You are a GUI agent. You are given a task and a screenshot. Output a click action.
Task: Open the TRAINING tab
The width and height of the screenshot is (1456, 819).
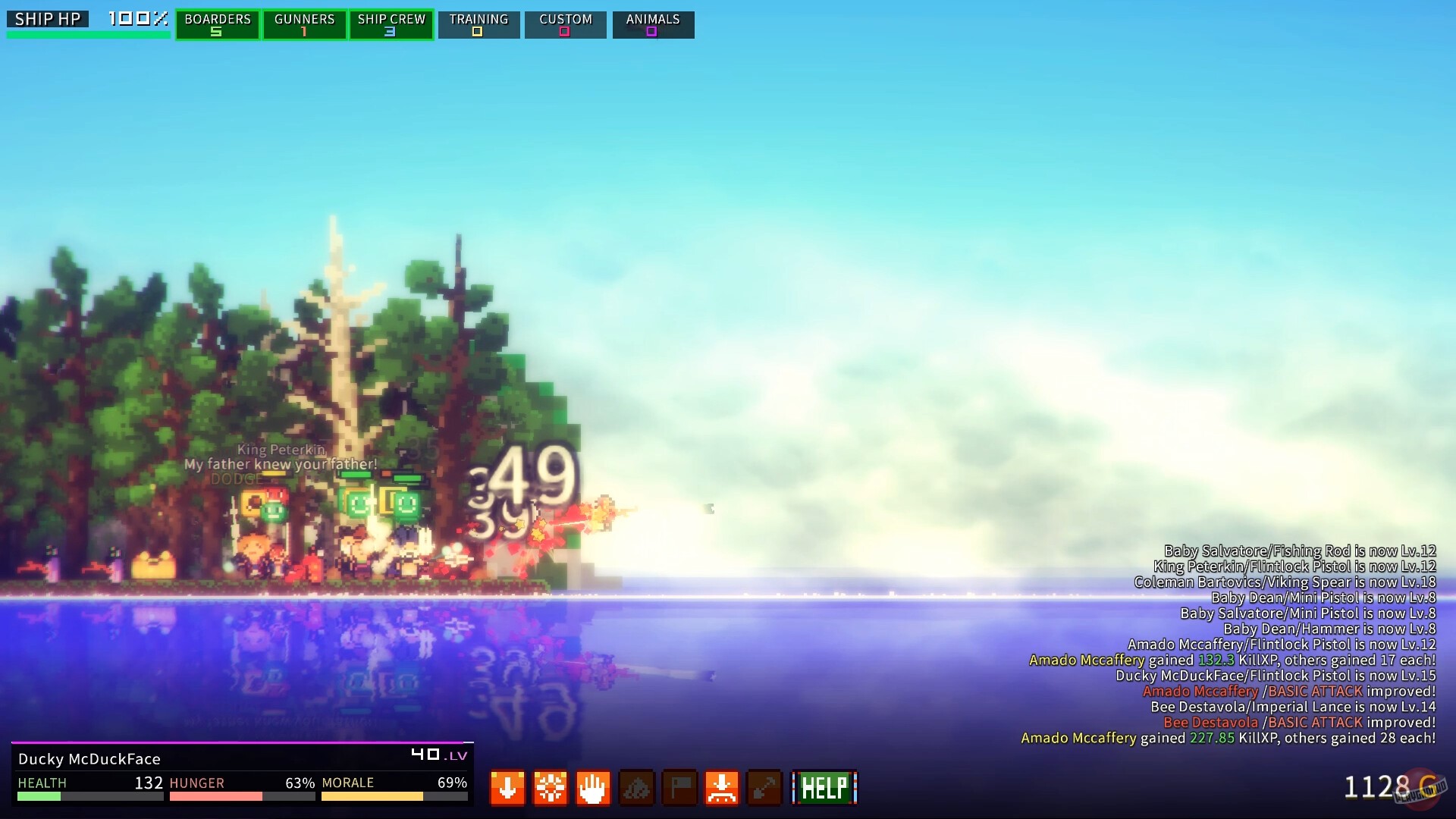(479, 24)
